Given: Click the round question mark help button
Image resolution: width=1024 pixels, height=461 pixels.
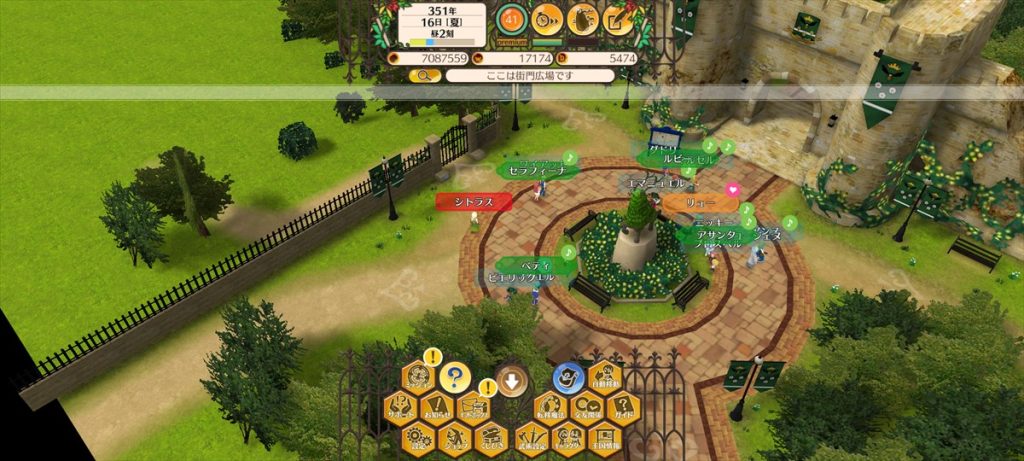Looking at the screenshot, I should coord(455,377).
